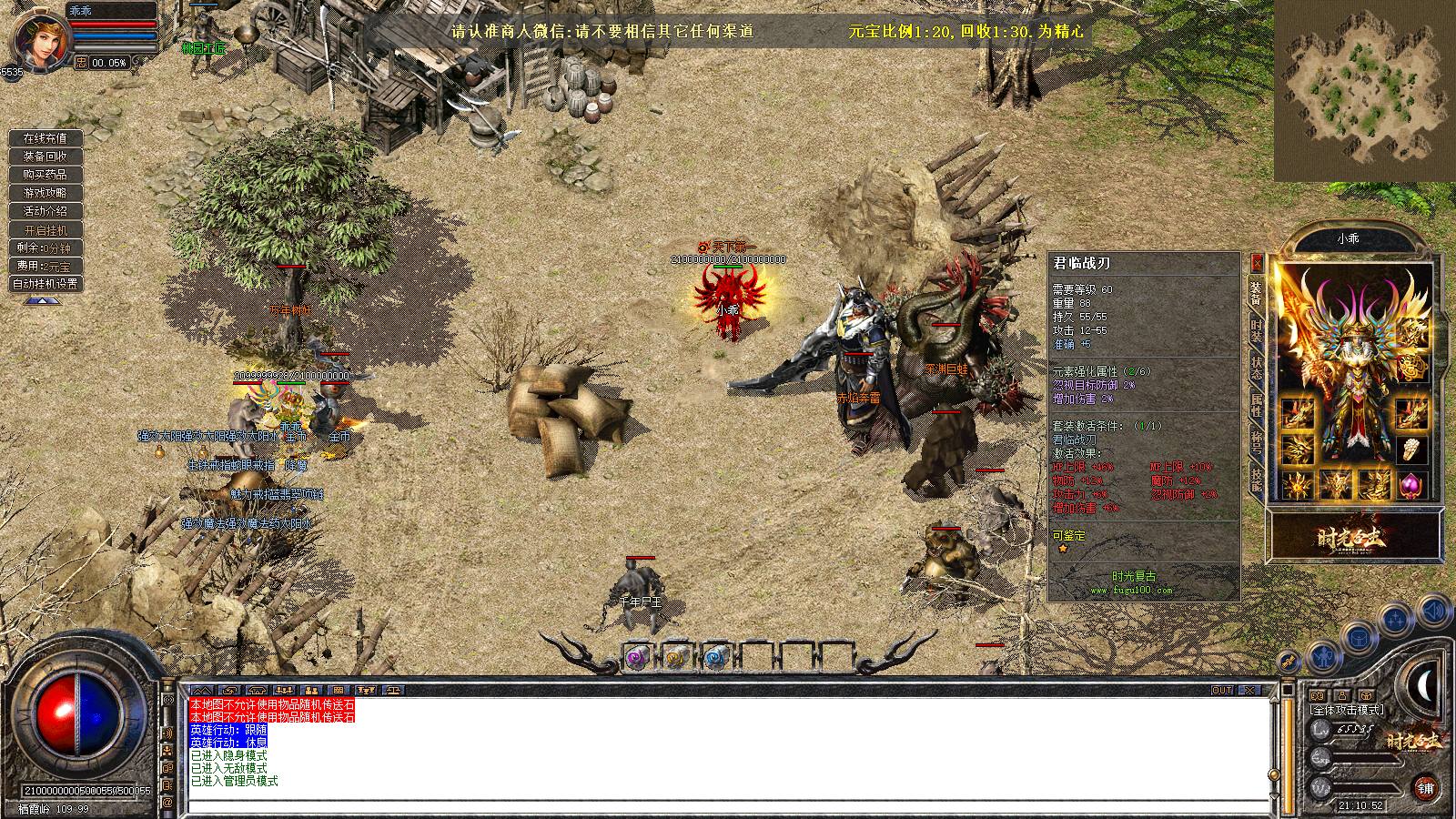Click the 购买药品 menu entry

tap(45, 175)
